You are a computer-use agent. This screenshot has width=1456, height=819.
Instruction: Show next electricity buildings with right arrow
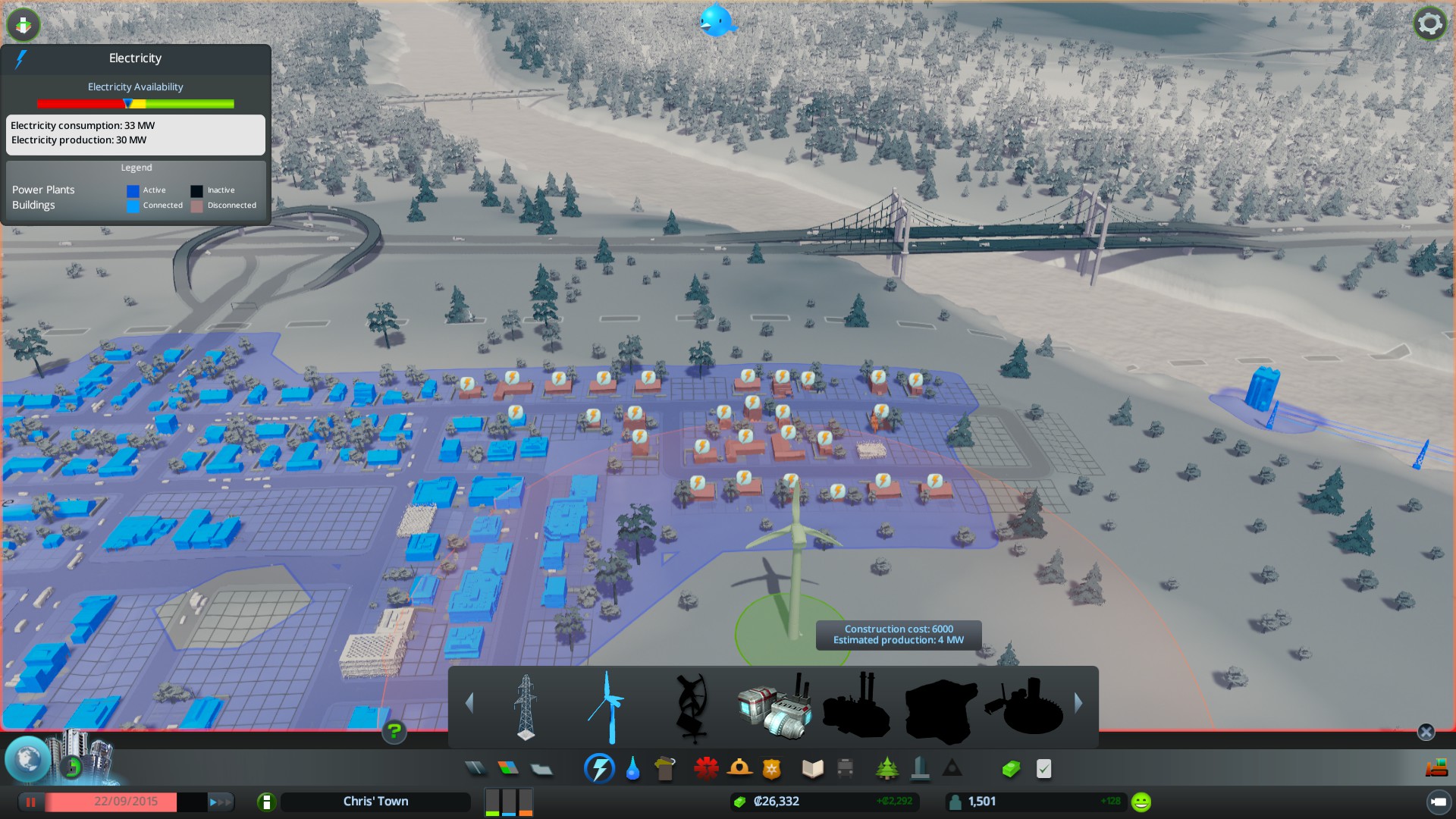(1078, 704)
